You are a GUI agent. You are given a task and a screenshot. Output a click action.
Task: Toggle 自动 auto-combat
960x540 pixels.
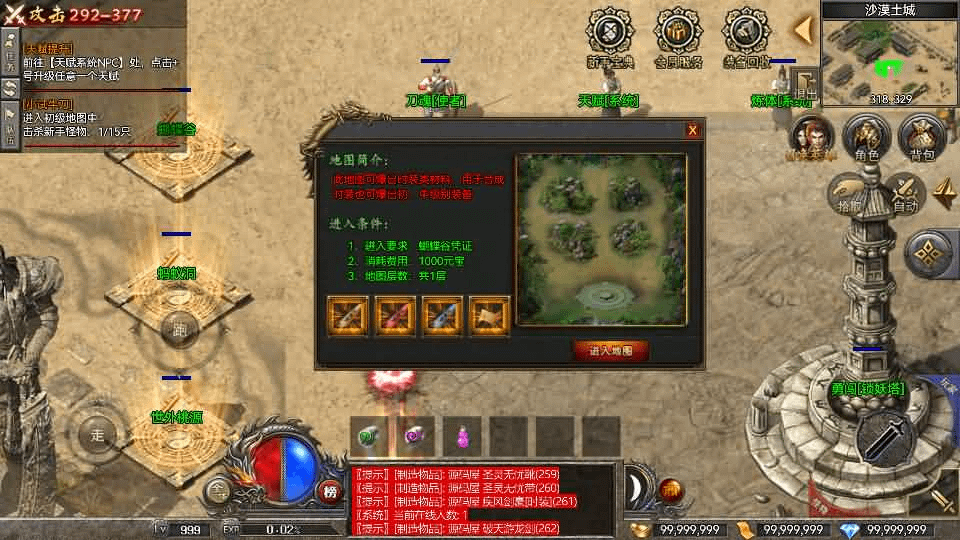click(904, 192)
